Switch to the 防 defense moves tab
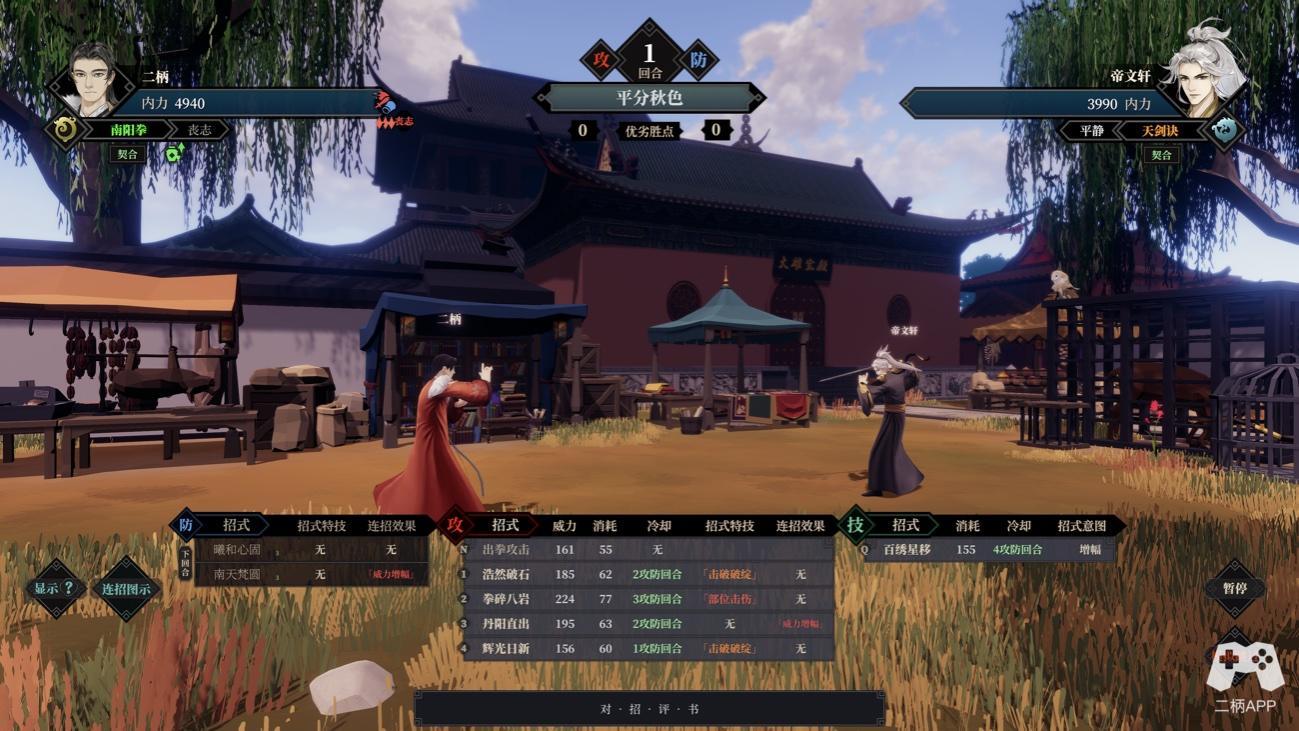 [186, 524]
